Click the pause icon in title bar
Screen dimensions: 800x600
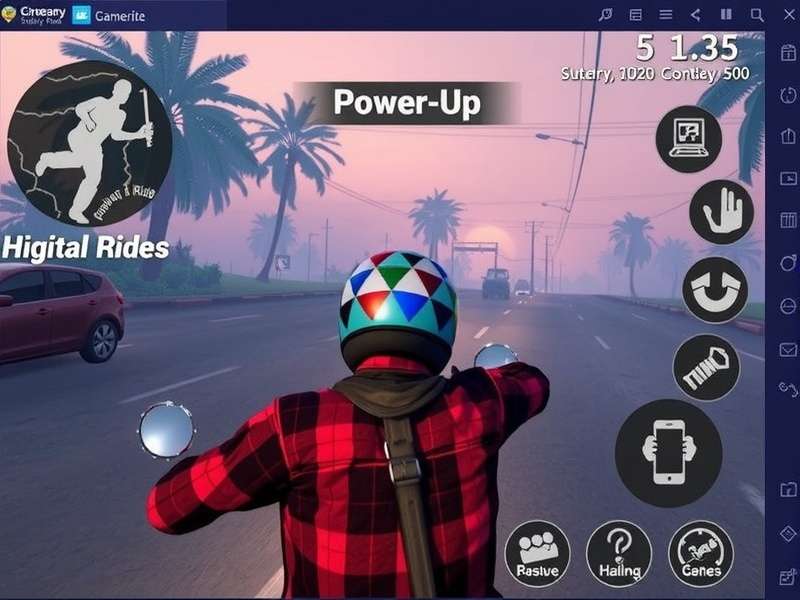click(727, 14)
